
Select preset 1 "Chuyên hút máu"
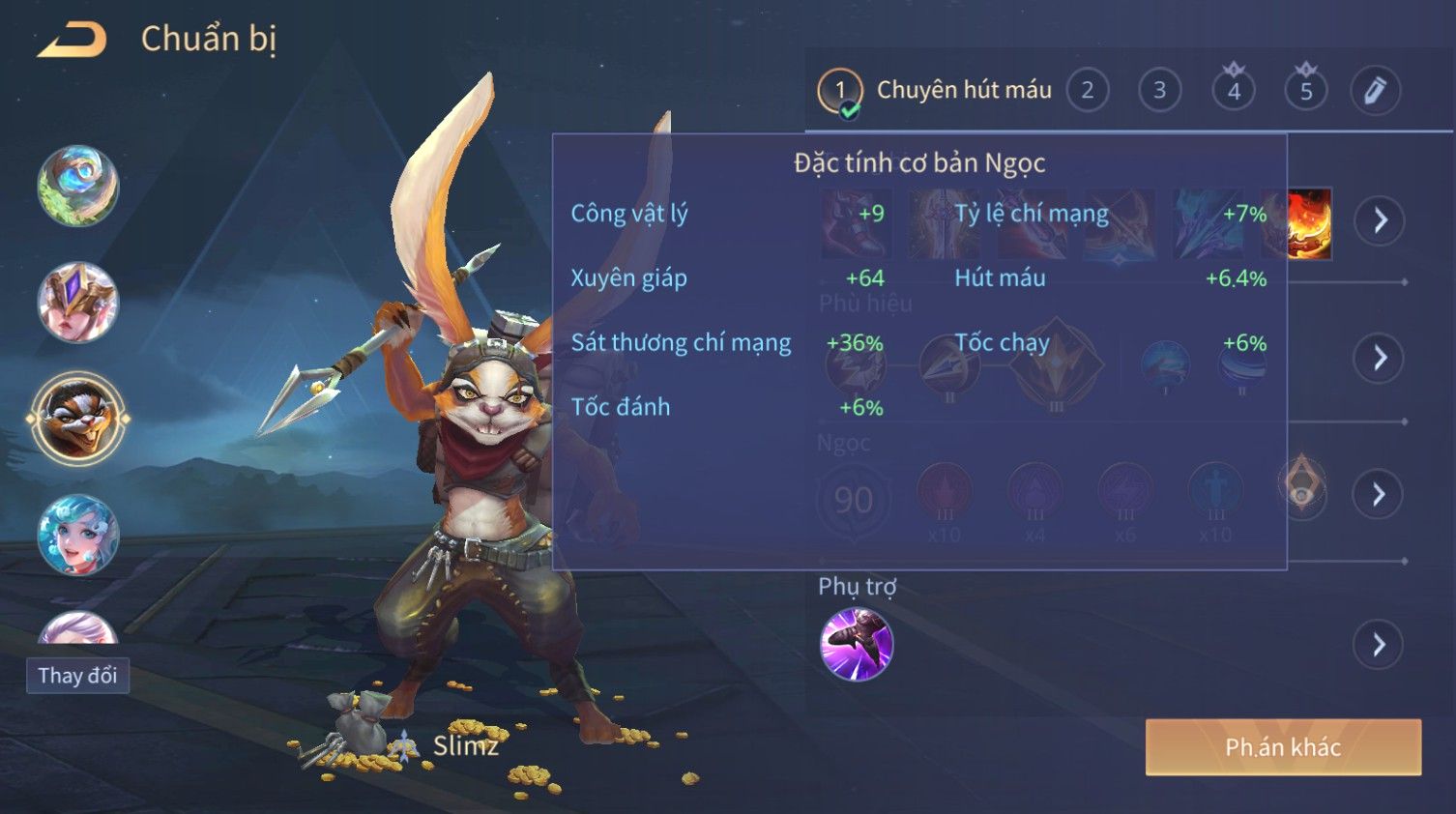[934, 91]
